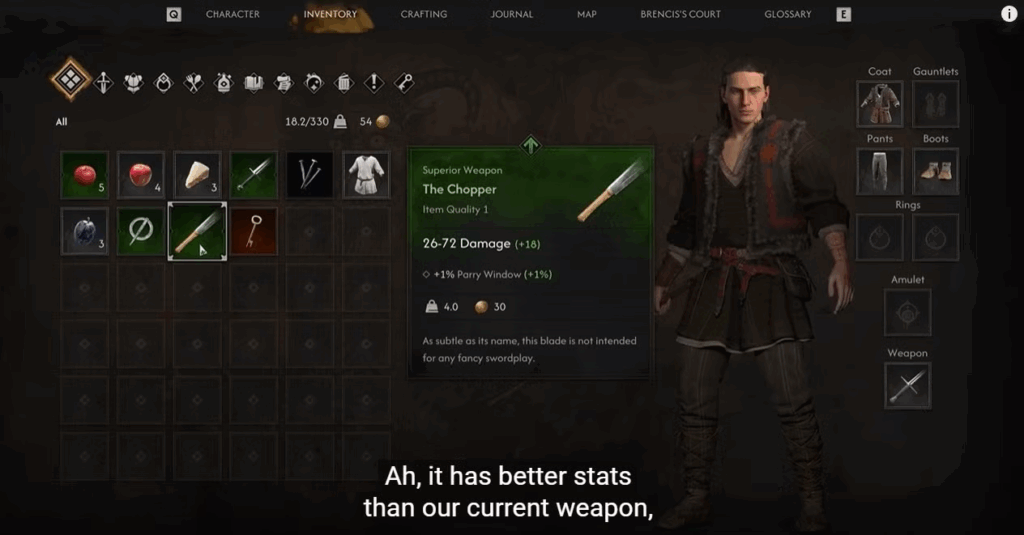Choose The Chopper blade slot
The width and height of the screenshot is (1024, 535).
197,231
